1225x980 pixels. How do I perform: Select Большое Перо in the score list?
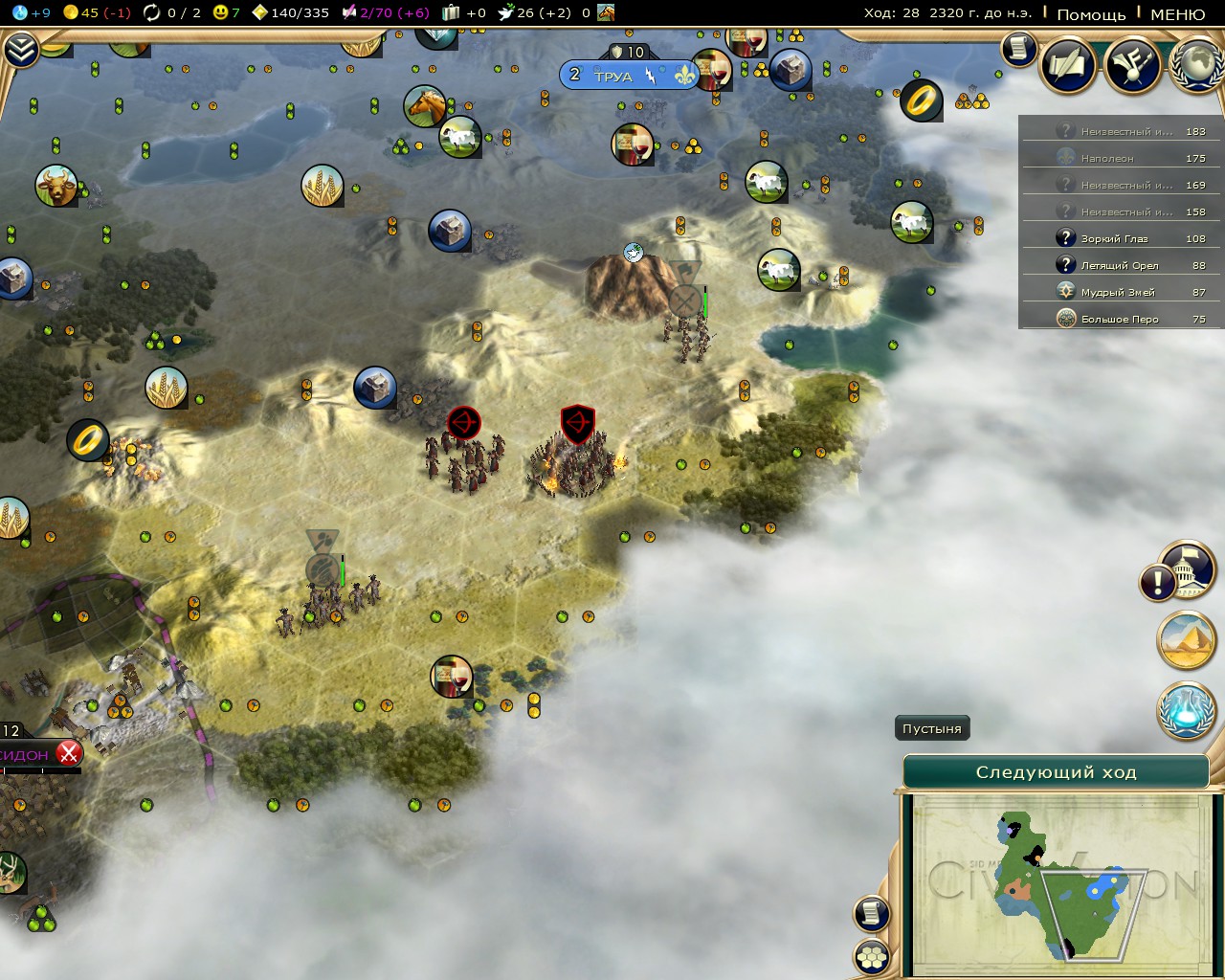(x=1120, y=319)
